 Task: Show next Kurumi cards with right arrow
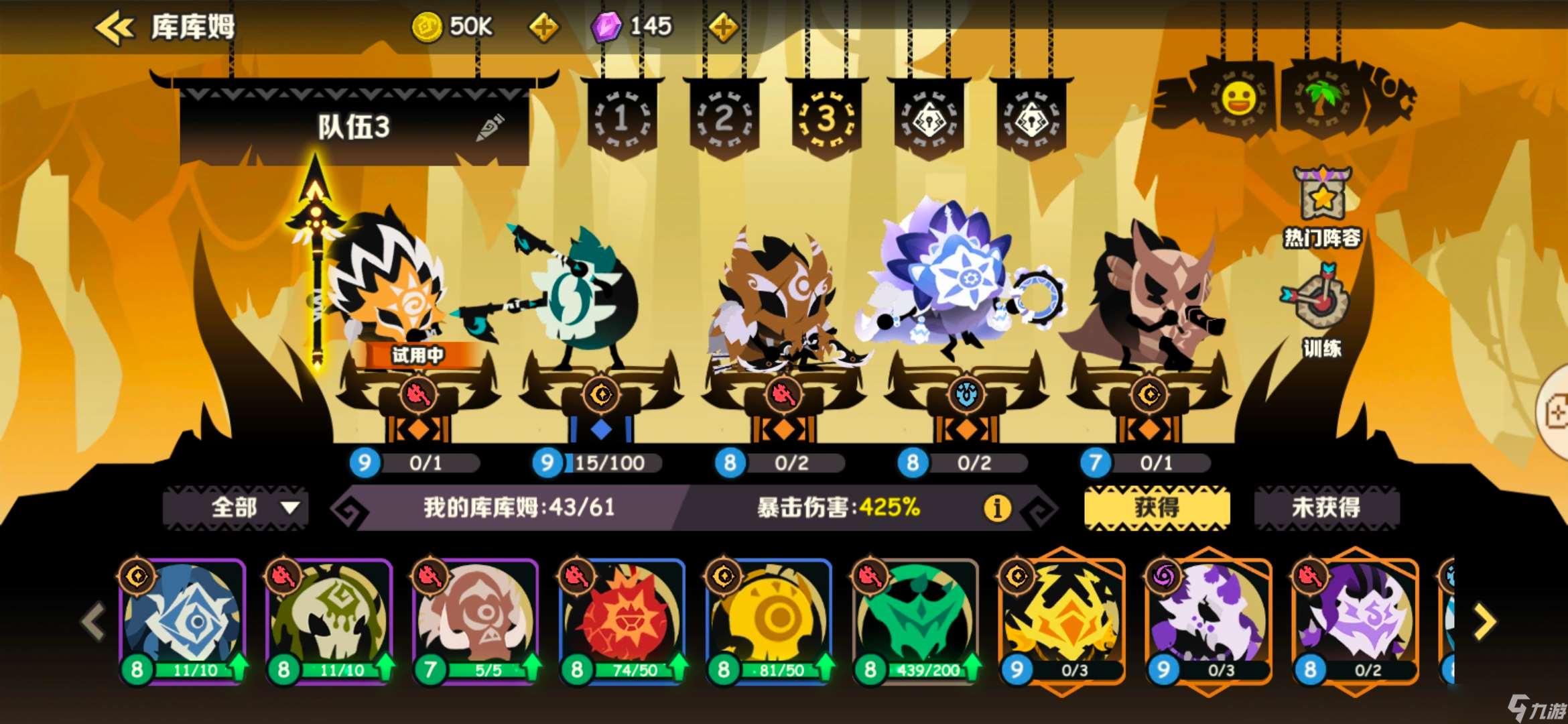pyautogui.click(x=1485, y=622)
